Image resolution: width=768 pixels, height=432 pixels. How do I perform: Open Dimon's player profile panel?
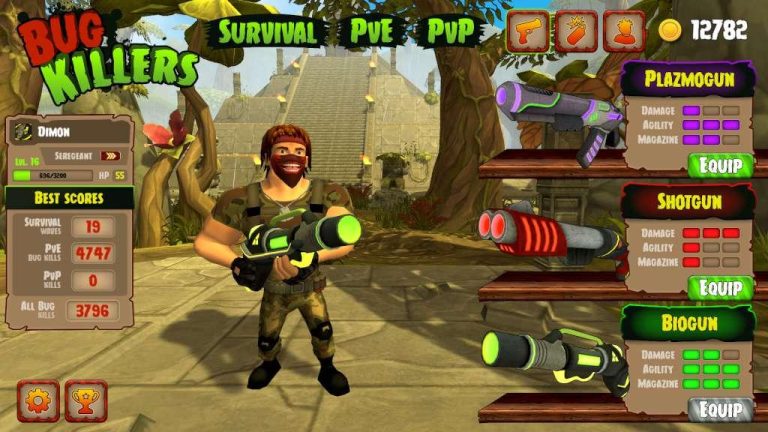[69, 130]
